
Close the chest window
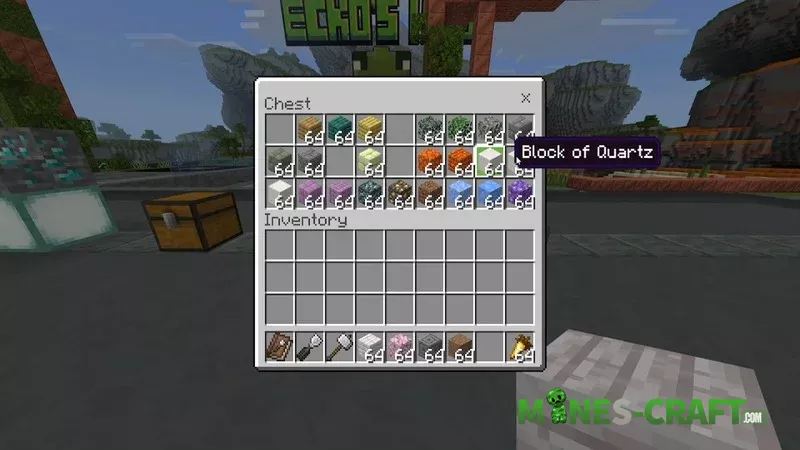point(525,98)
